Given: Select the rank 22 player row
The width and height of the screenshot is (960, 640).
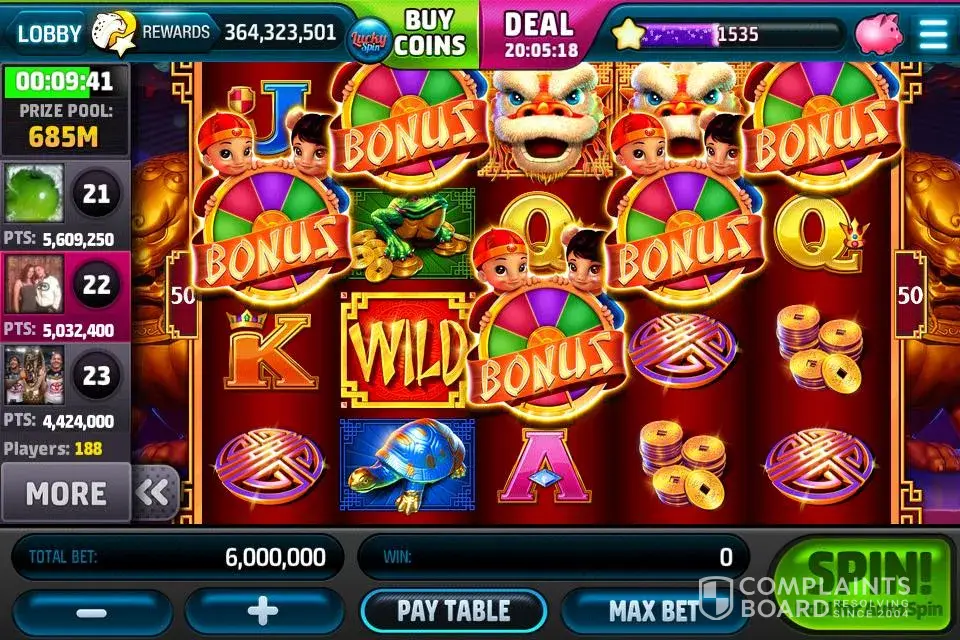Looking at the screenshot, I should [x=65, y=296].
